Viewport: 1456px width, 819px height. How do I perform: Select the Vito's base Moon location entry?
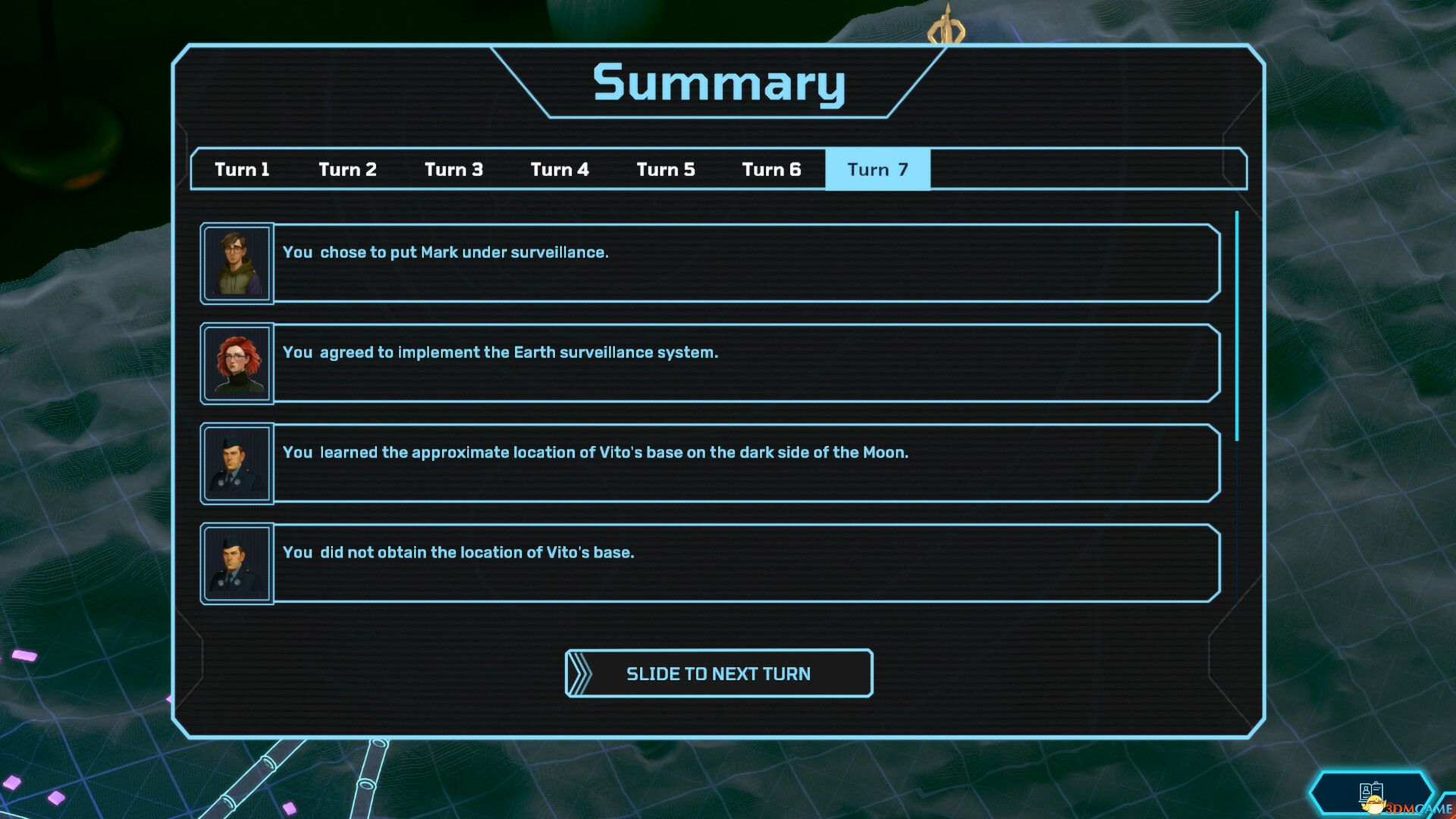pos(747,463)
